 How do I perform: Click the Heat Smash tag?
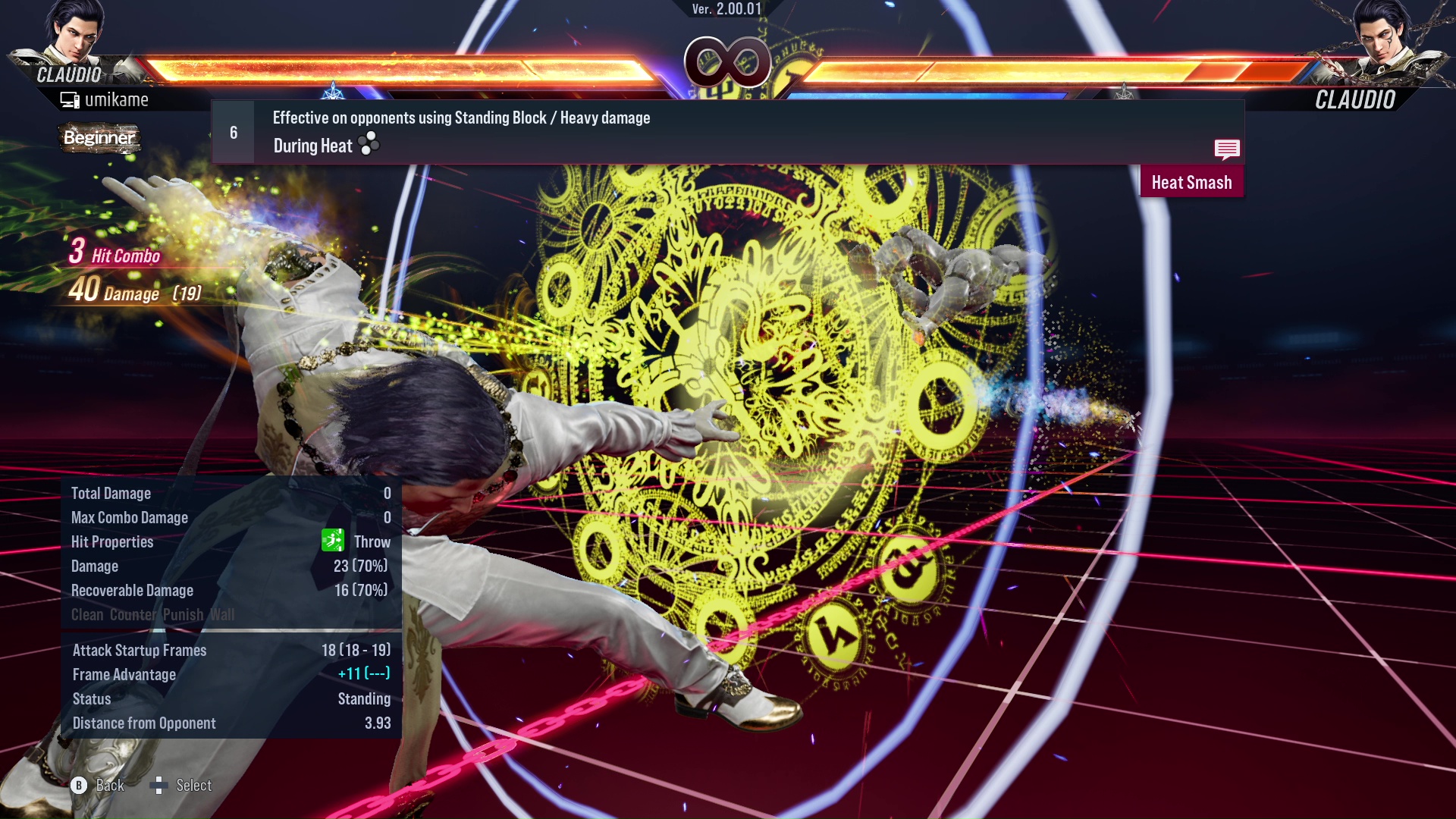(1191, 181)
